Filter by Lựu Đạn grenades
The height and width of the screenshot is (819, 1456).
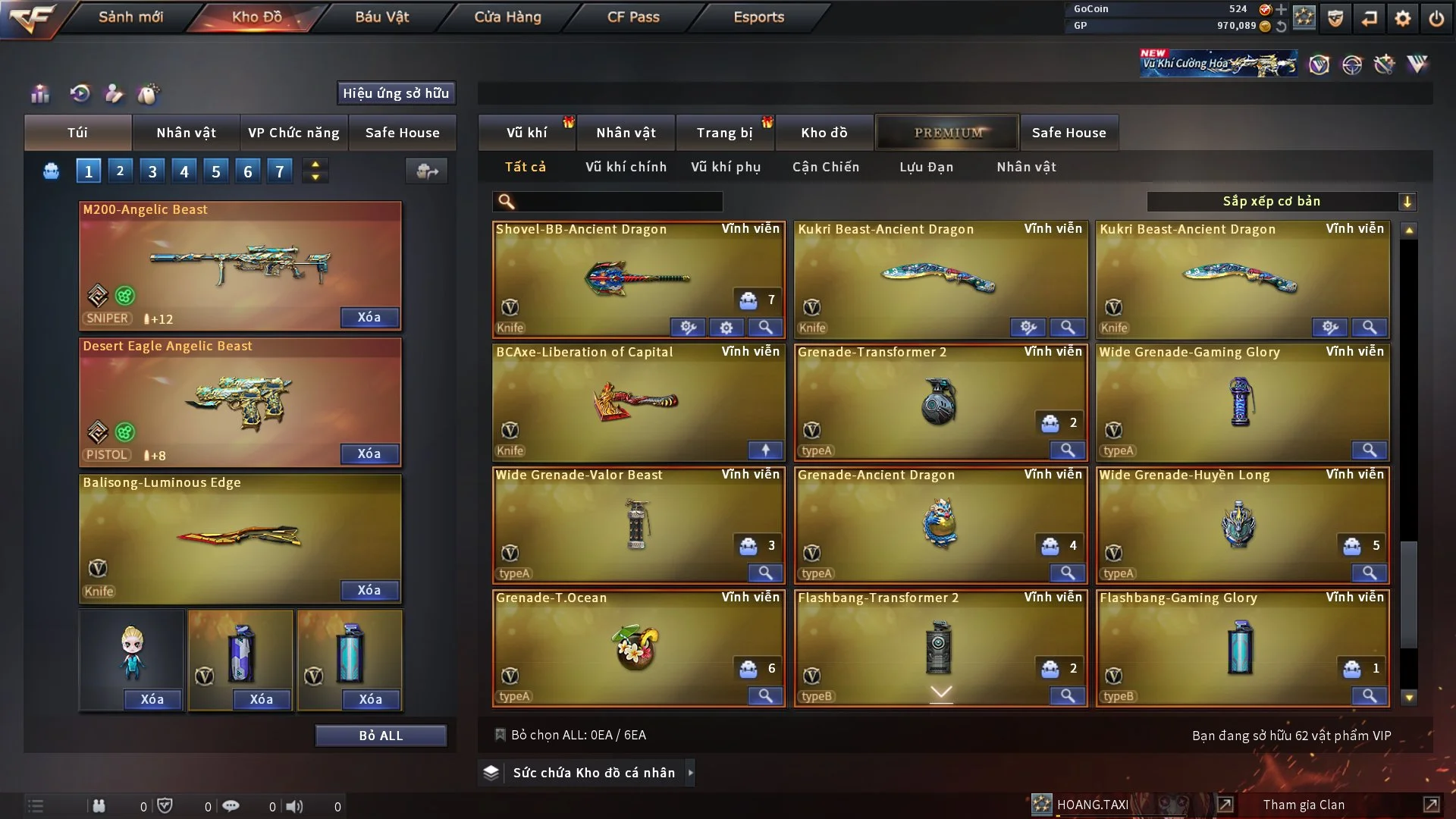[x=926, y=167]
